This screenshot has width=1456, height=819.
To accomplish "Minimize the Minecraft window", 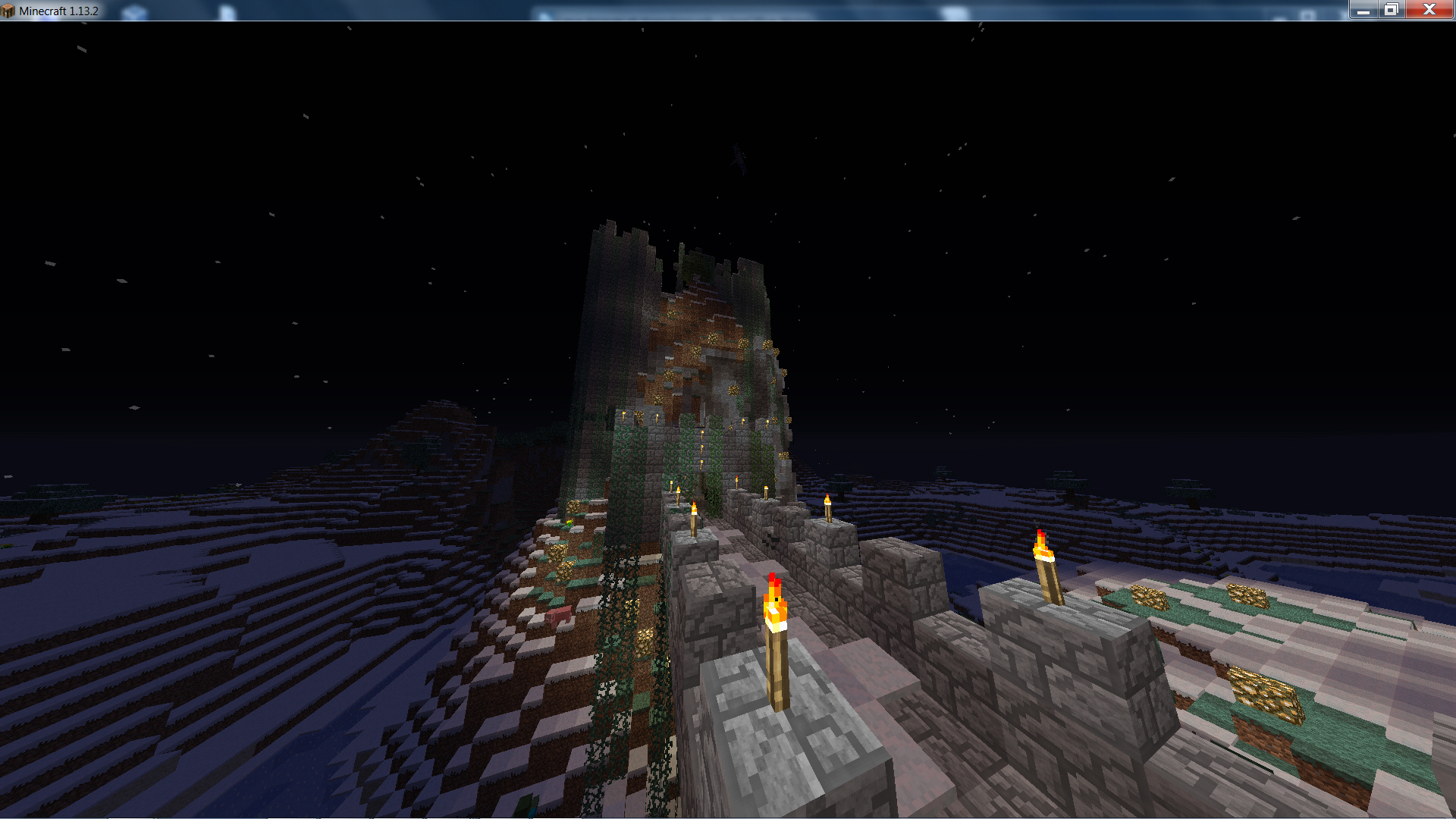I will pos(1363,10).
